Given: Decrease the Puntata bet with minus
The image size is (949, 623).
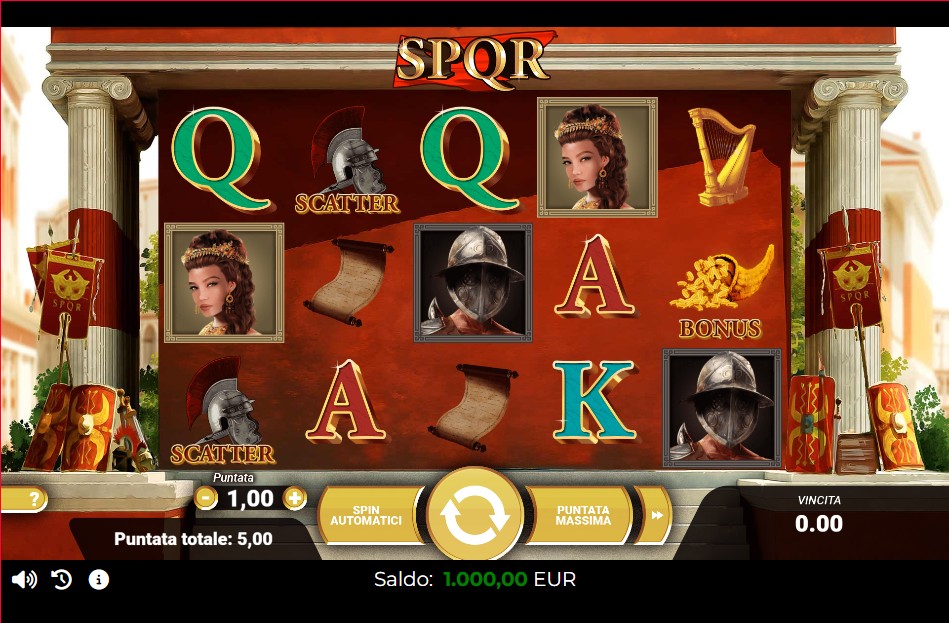Looking at the screenshot, I should click(x=206, y=497).
